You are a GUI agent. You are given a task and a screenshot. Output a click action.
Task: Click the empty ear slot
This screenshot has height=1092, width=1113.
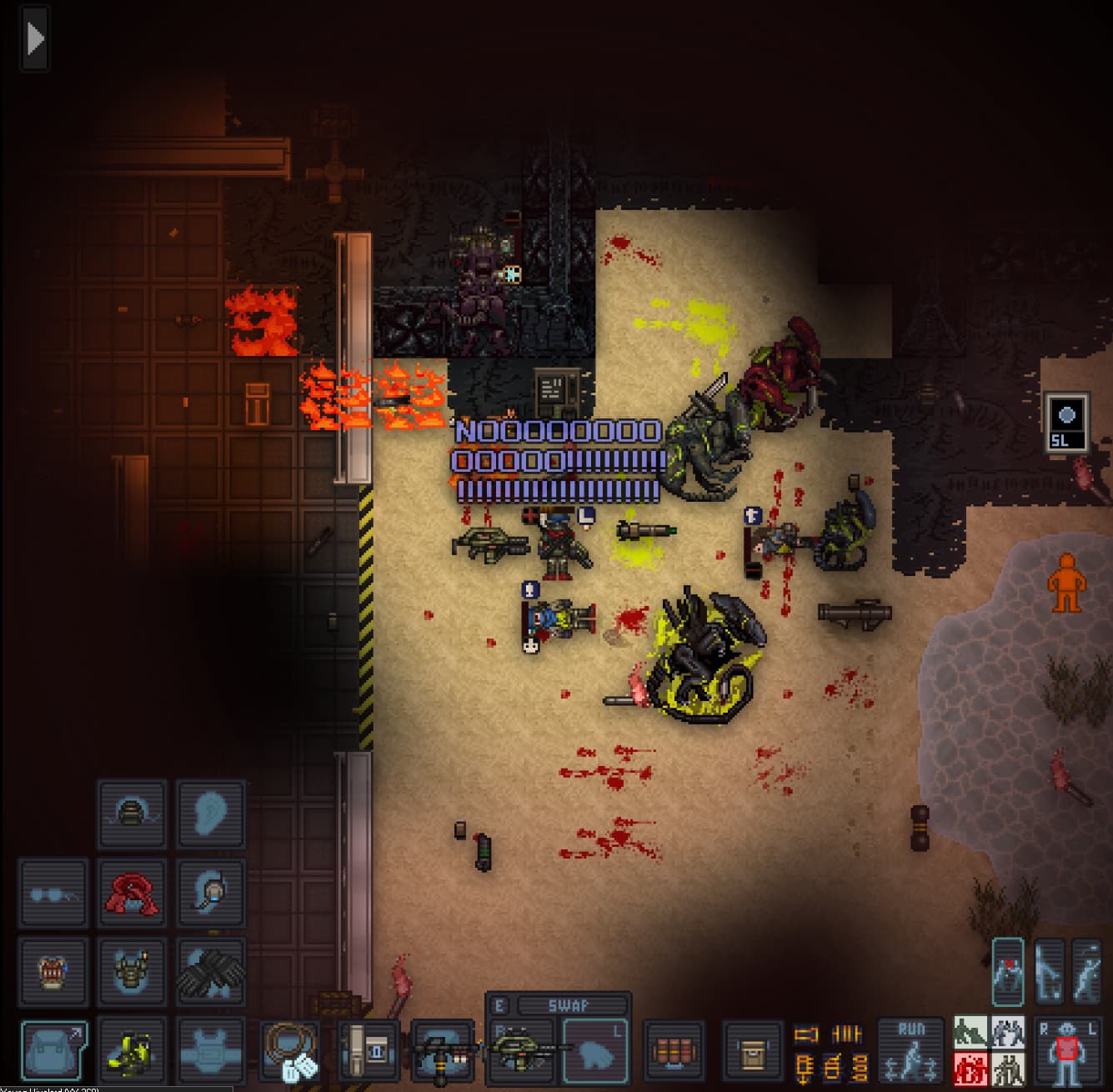point(211,814)
